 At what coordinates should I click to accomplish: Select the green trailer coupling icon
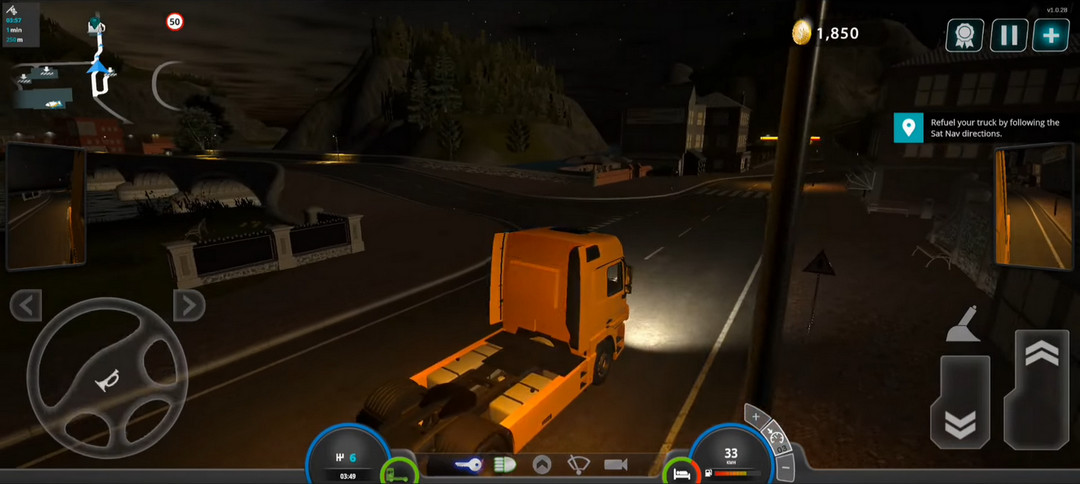point(400,470)
